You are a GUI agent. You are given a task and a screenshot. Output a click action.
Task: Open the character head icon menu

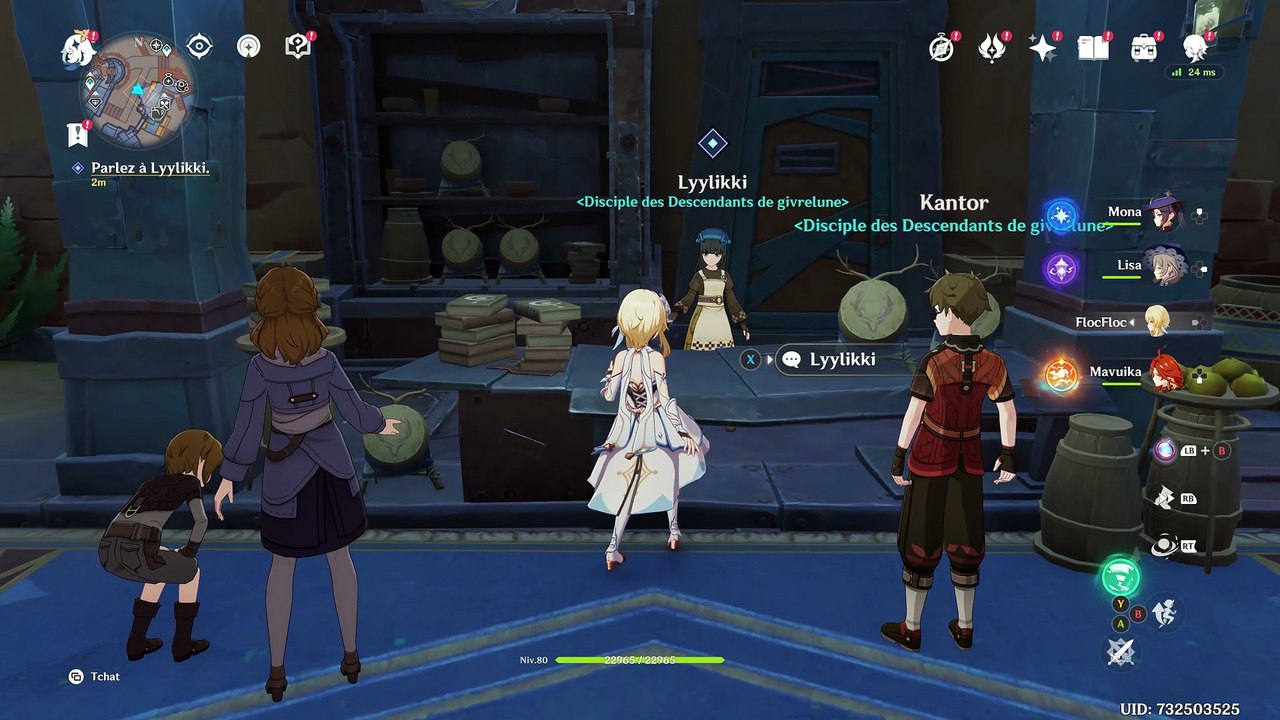pos(1195,46)
